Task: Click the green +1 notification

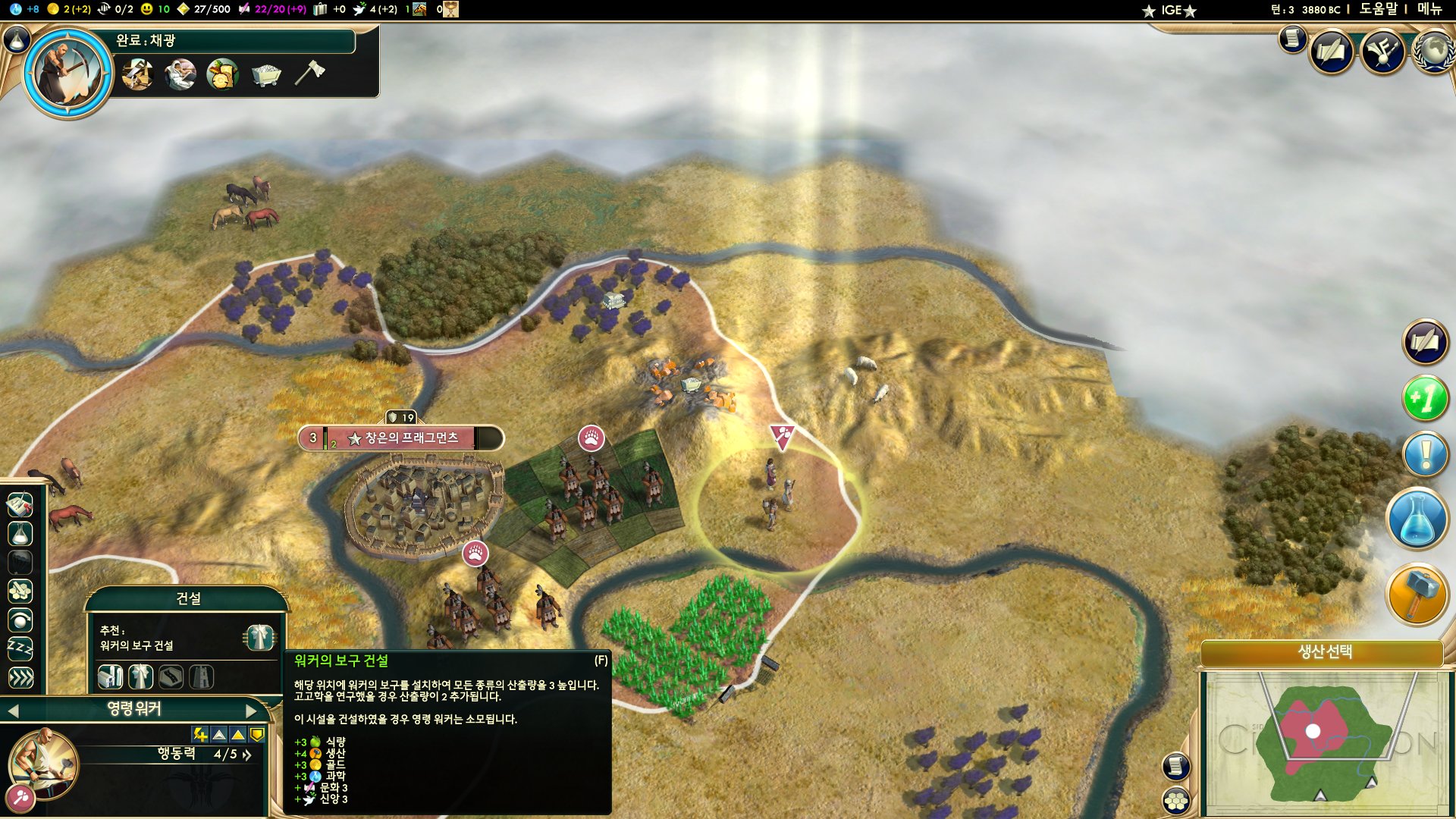Action: [x=1426, y=397]
